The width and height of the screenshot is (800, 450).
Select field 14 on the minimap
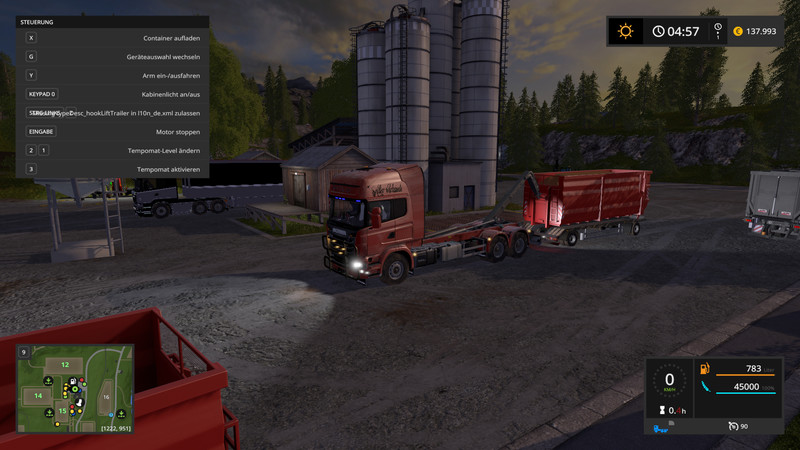[x=39, y=396]
